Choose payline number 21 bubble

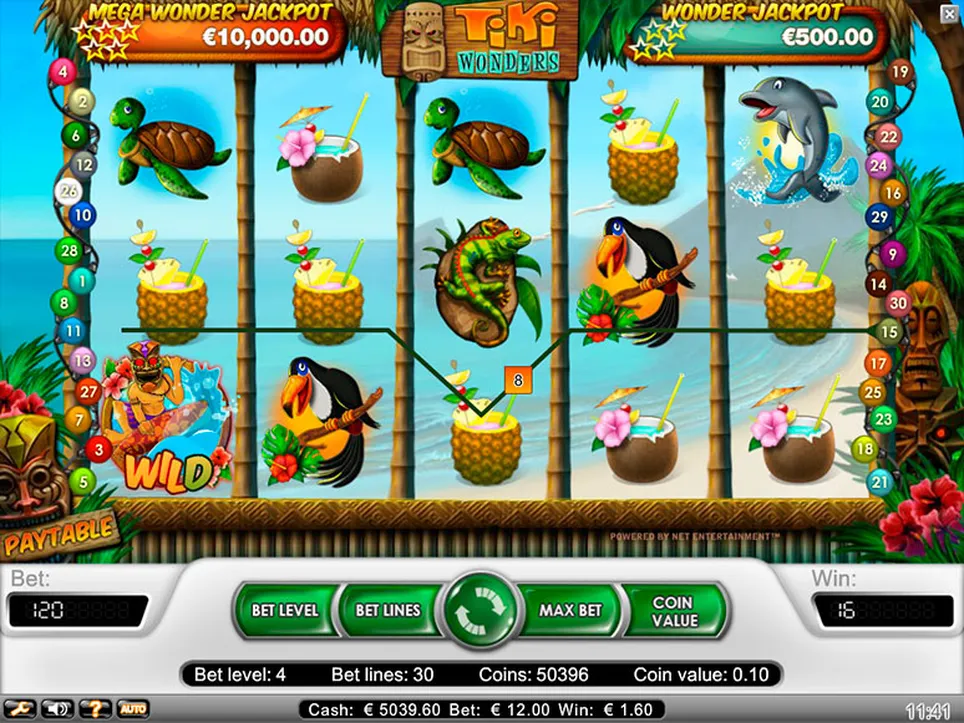(880, 482)
